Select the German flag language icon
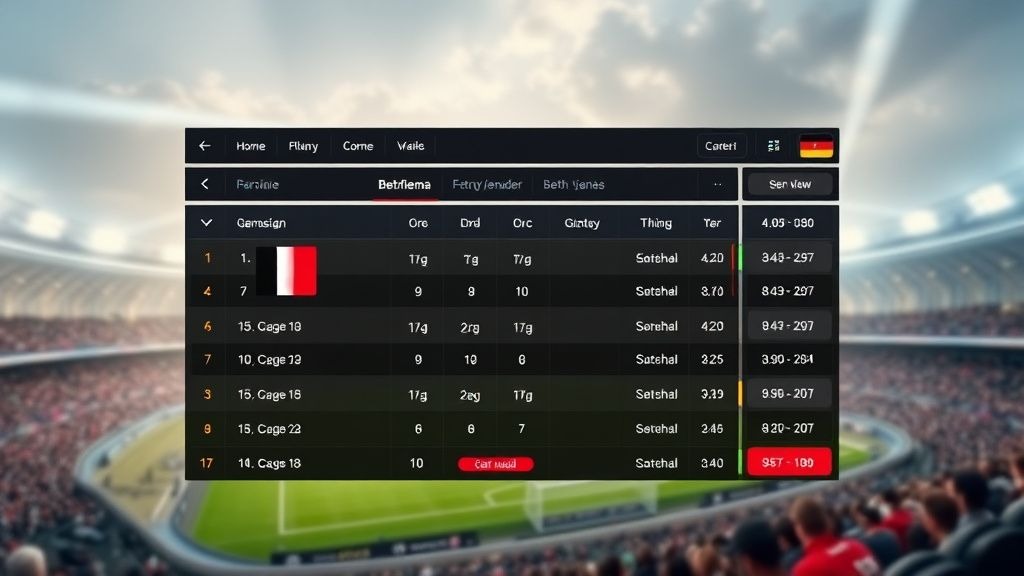This screenshot has height=576, width=1024. pos(816,146)
